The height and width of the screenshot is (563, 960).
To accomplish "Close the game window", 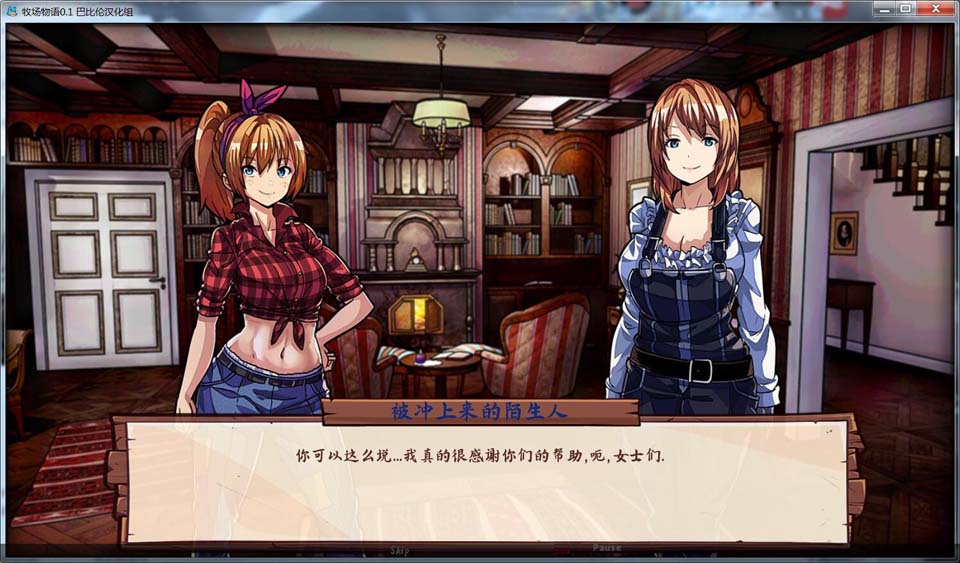I will click(x=936, y=8).
